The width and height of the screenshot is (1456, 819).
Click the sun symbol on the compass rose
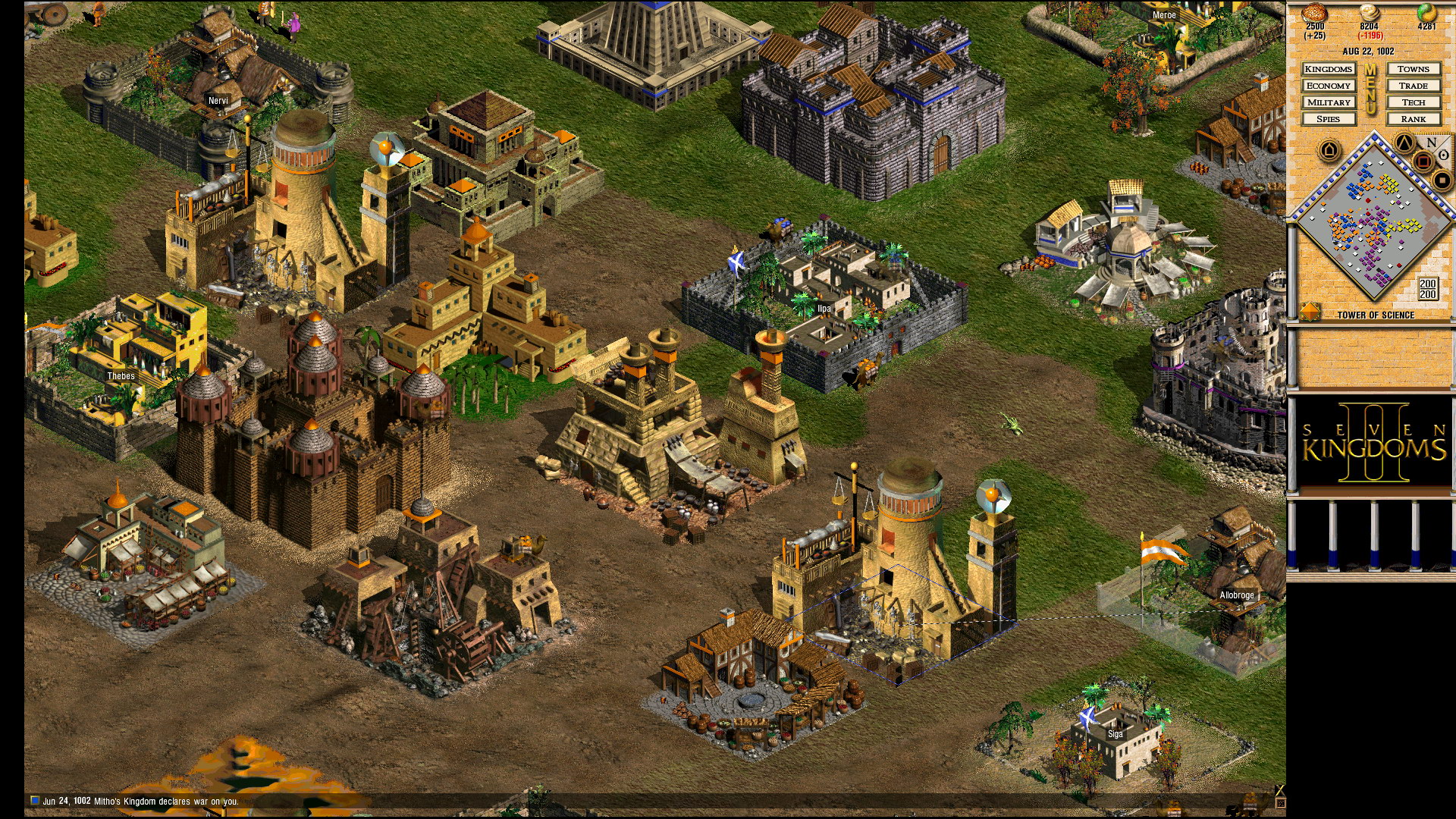coord(1443,155)
